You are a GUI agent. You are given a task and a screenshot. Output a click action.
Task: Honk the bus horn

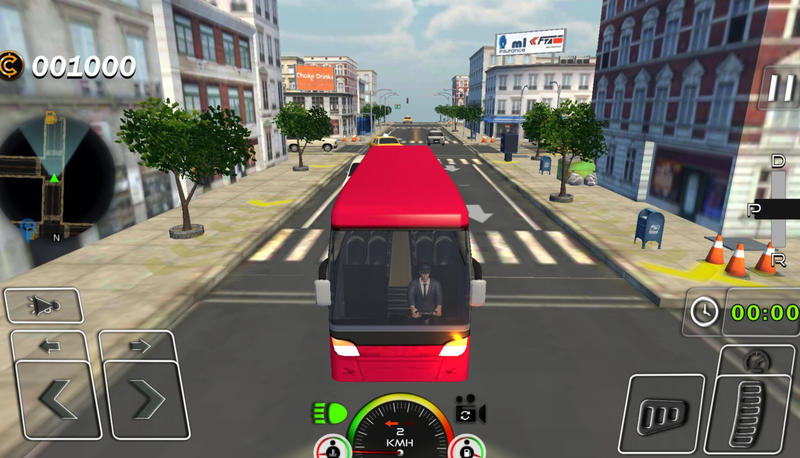(x=44, y=305)
